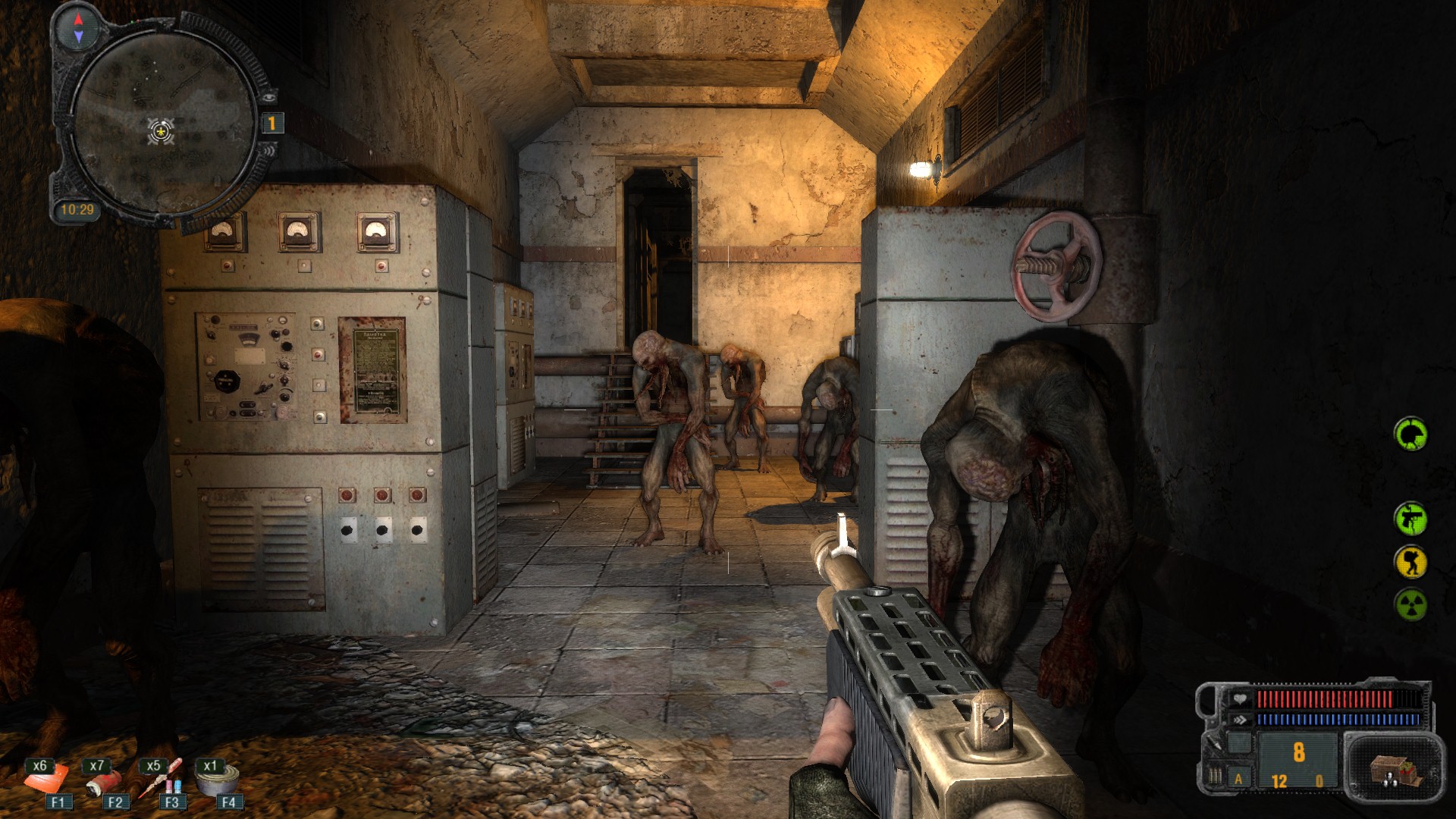The height and width of the screenshot is (819, 1456).
Task: Activate the syringe and vials quick slot
Action: point(161,779)
